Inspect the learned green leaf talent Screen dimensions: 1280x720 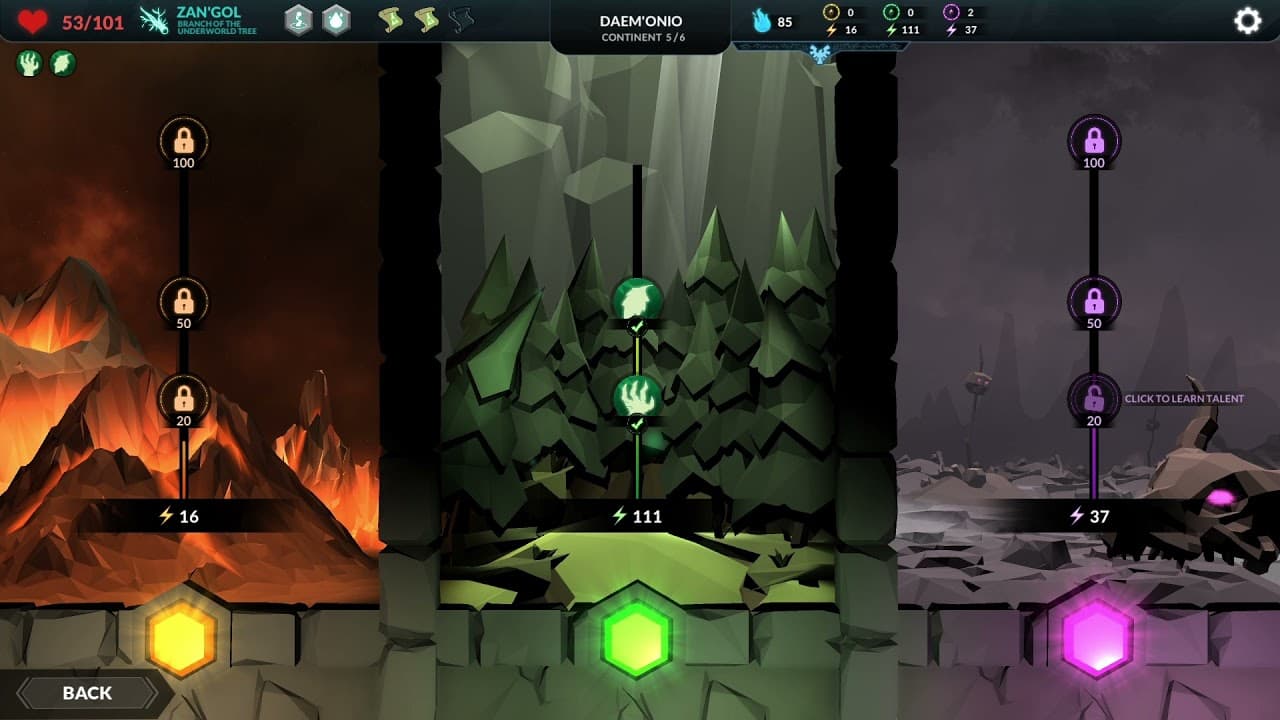click(x=637, y=299)
